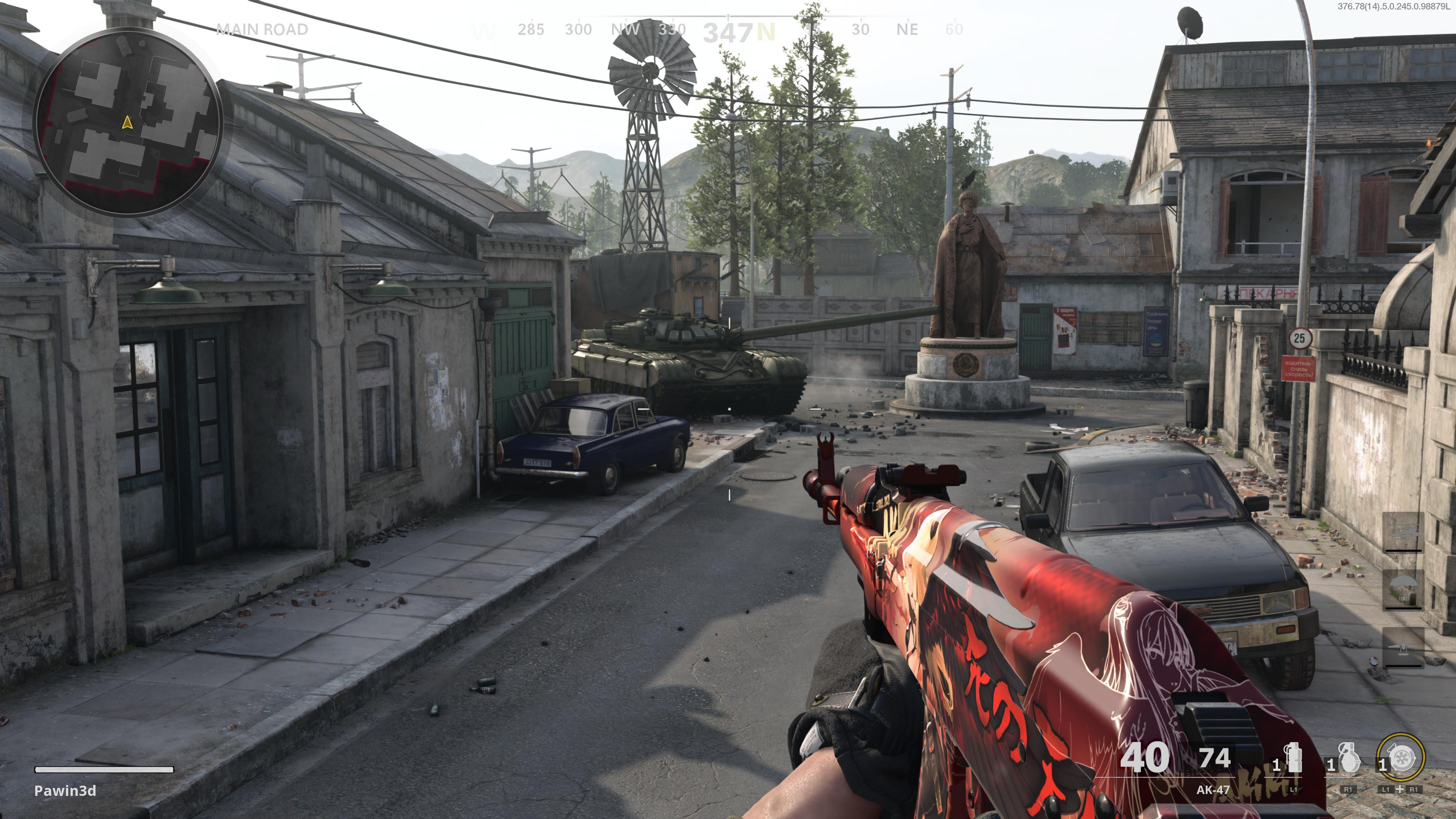Use the tactical canister grenade icon

pos(1293,758)
